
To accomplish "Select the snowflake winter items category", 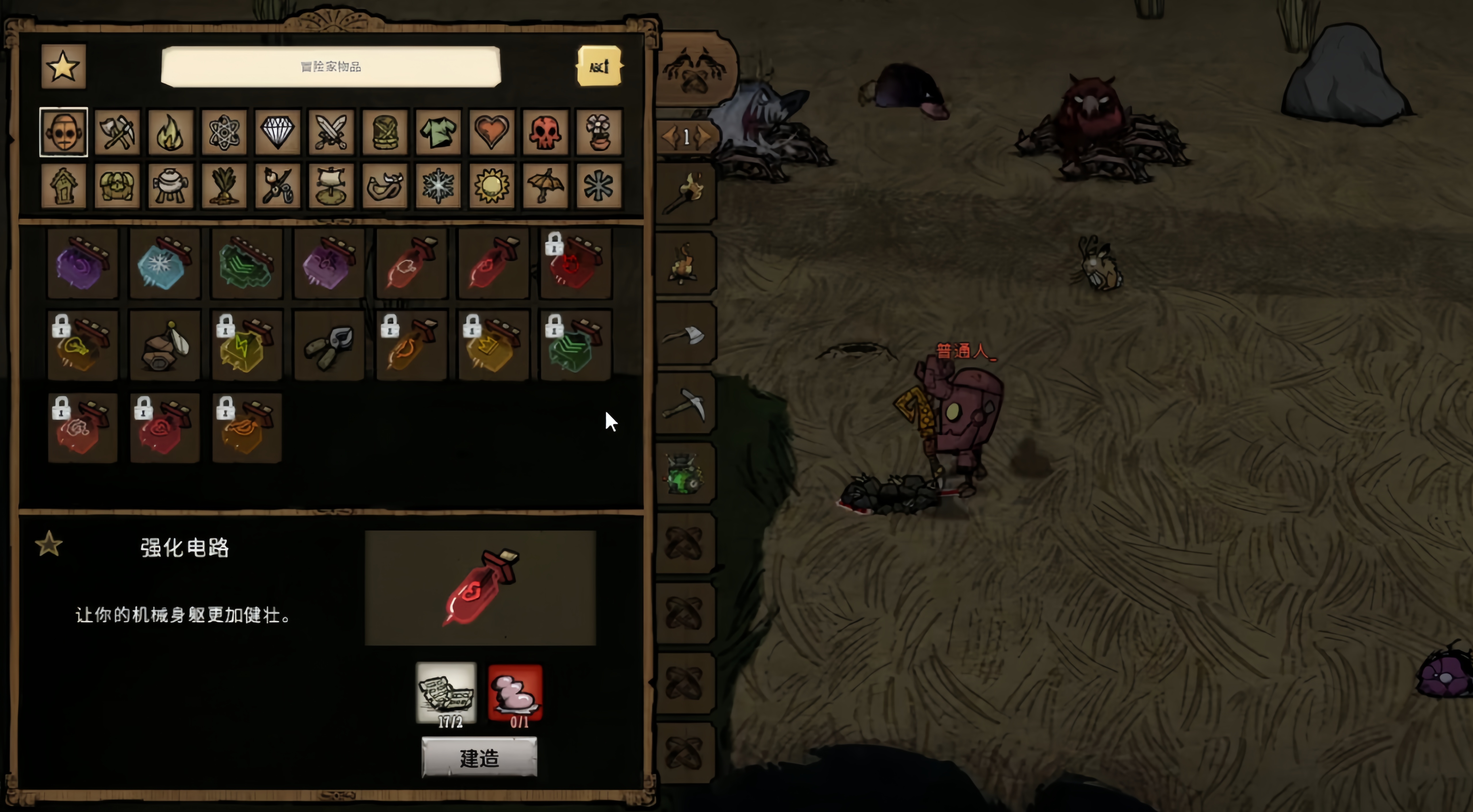I will point(438,186).
